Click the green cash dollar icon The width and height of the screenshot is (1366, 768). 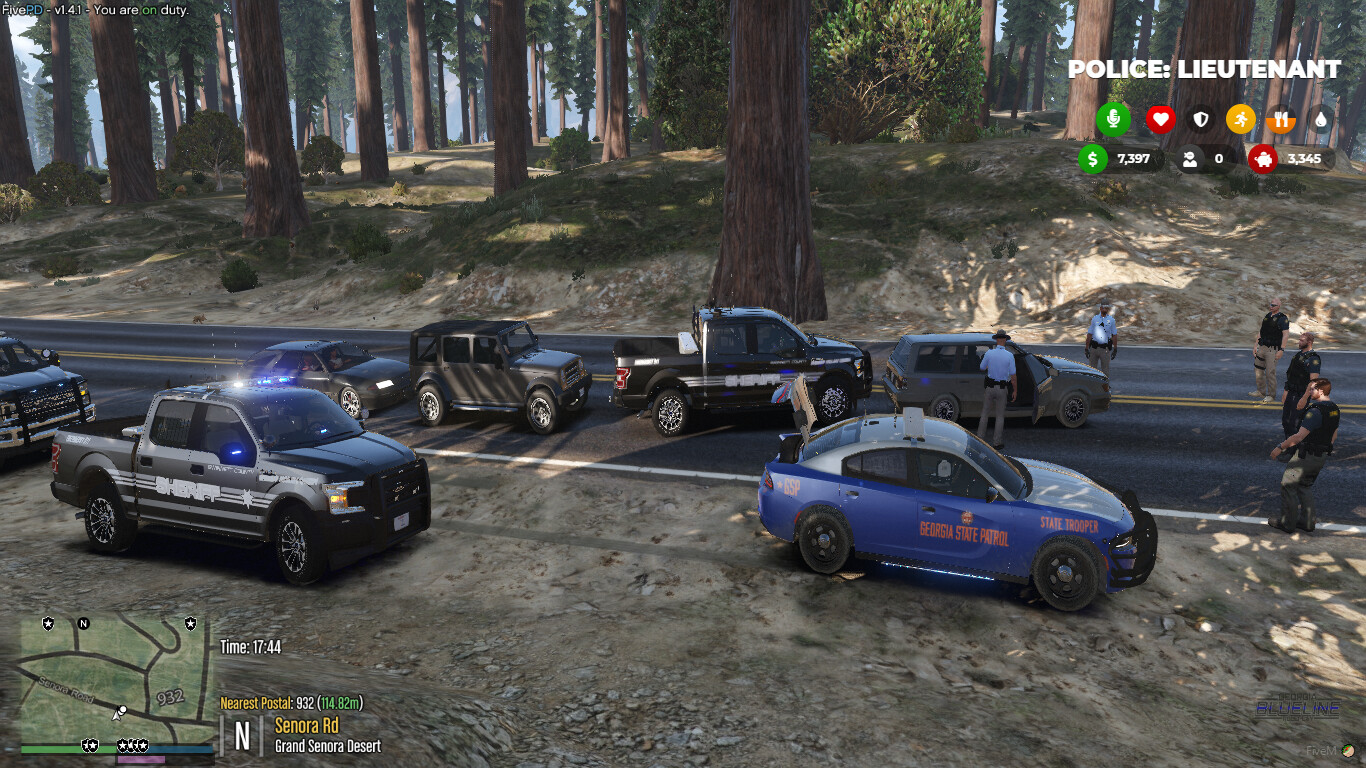coord(1092,159)
